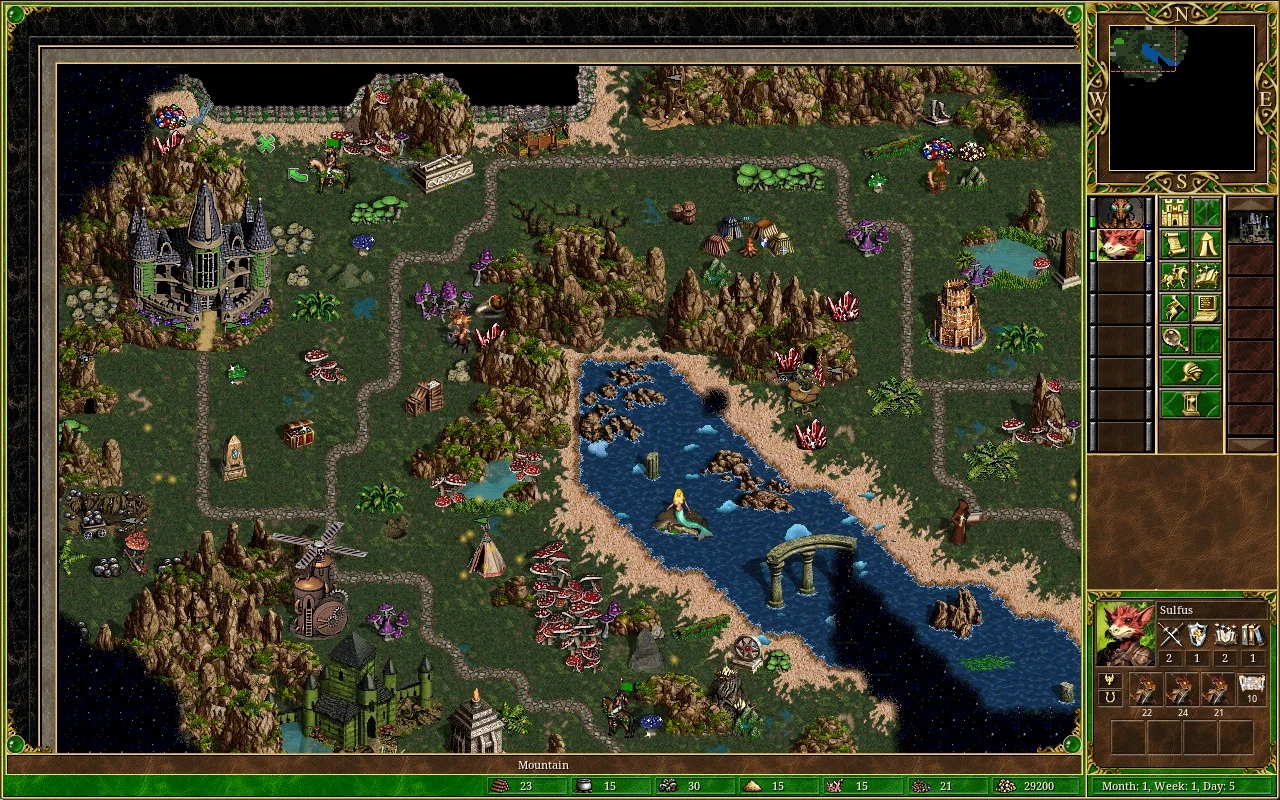
Task: Open System Options with the computer icon
Action: point(1205,308)
